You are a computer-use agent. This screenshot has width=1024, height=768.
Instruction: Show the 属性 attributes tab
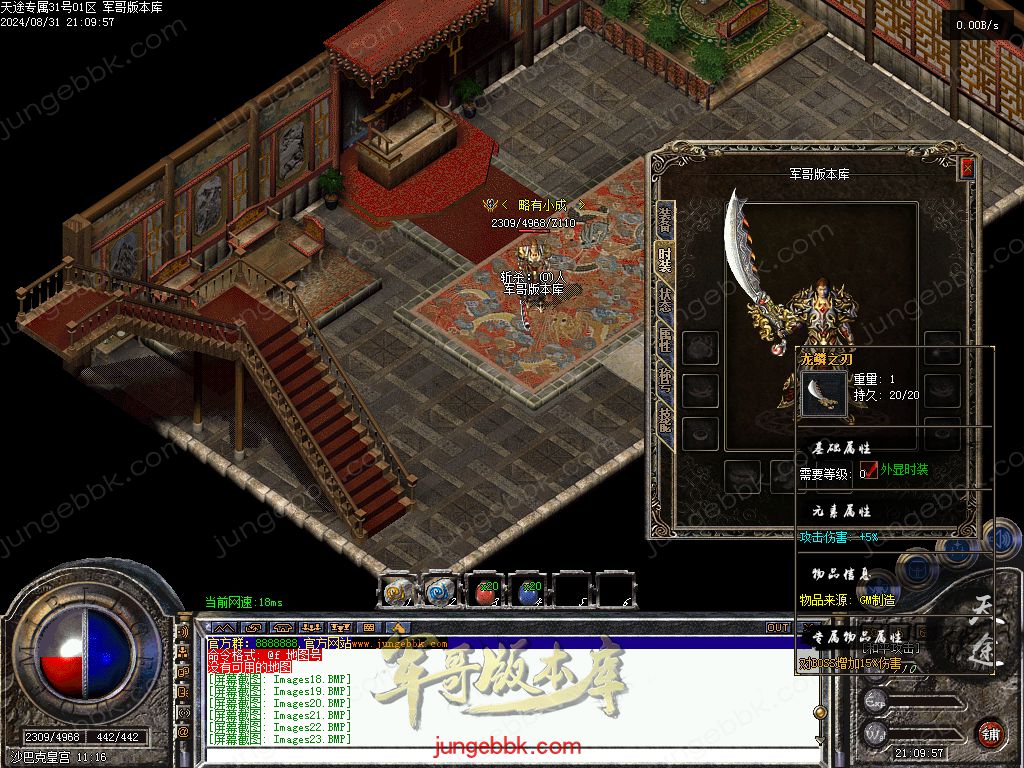point(665,340)
